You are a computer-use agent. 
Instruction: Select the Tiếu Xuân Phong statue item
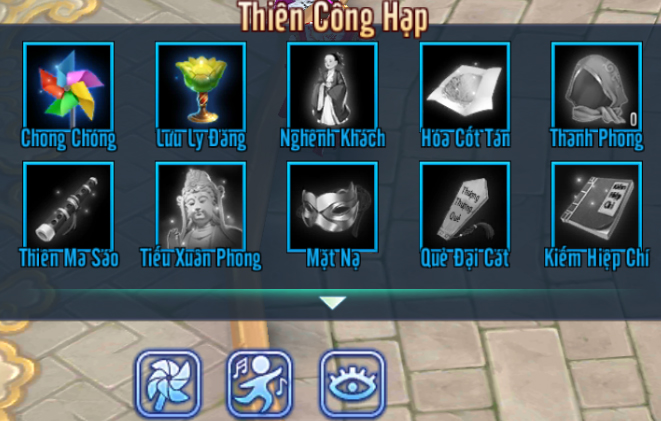point(200,206)
